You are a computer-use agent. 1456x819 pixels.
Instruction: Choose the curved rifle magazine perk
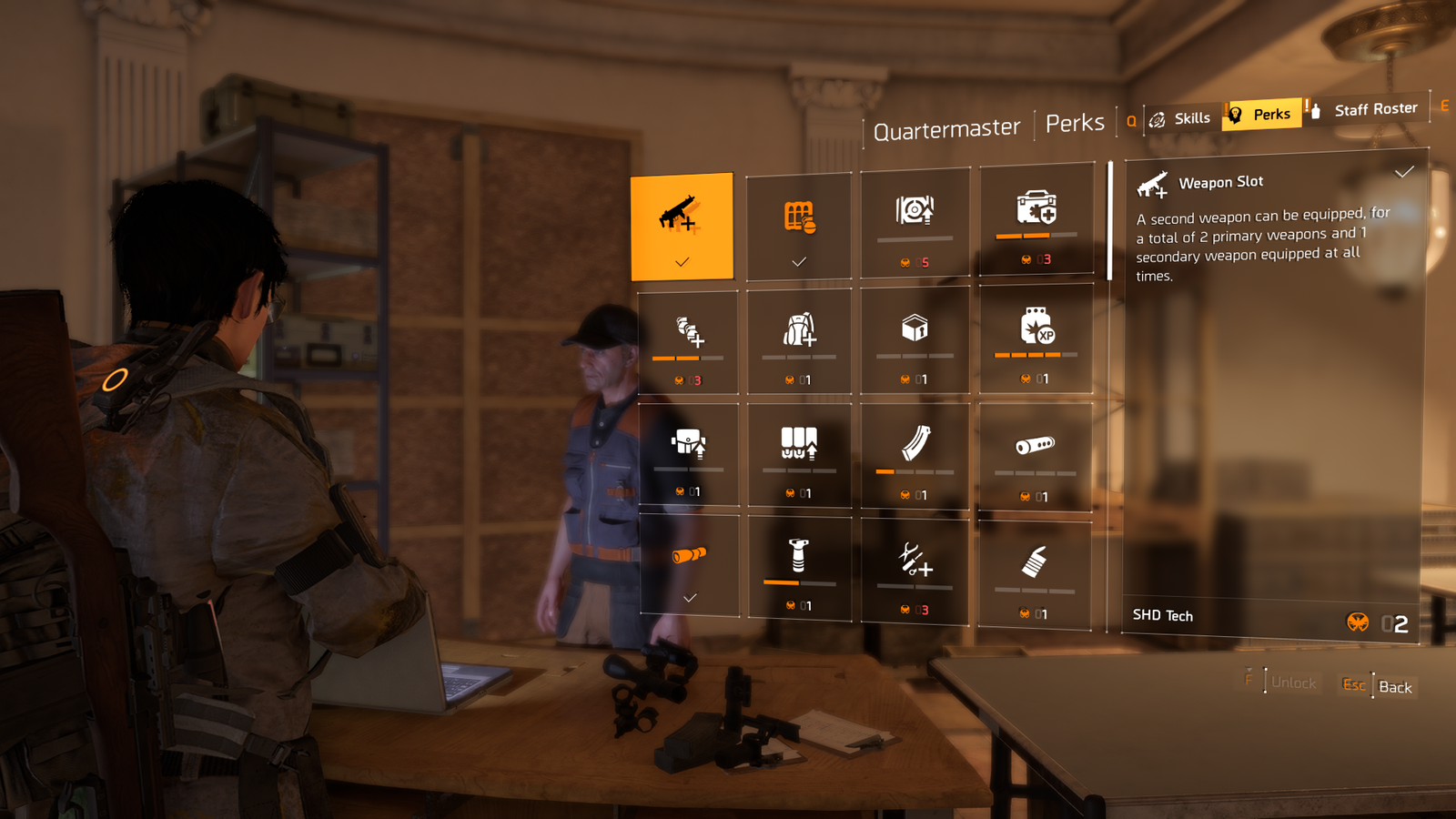(915, 457)
